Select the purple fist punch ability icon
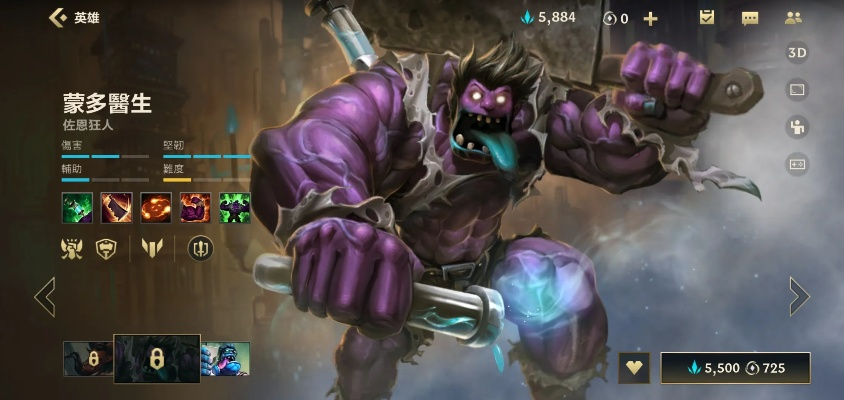This screenshot has height=400, width=844. [x=195, y=208]
